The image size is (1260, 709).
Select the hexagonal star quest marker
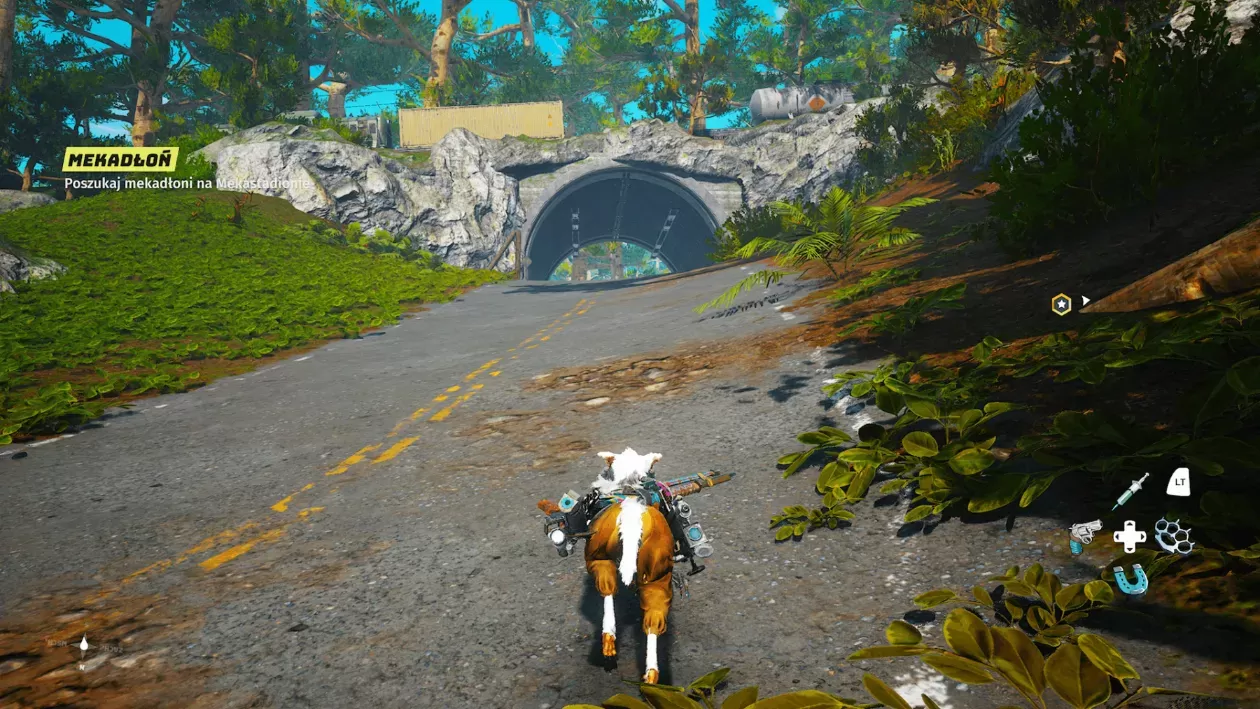[x=1061, y=304]
